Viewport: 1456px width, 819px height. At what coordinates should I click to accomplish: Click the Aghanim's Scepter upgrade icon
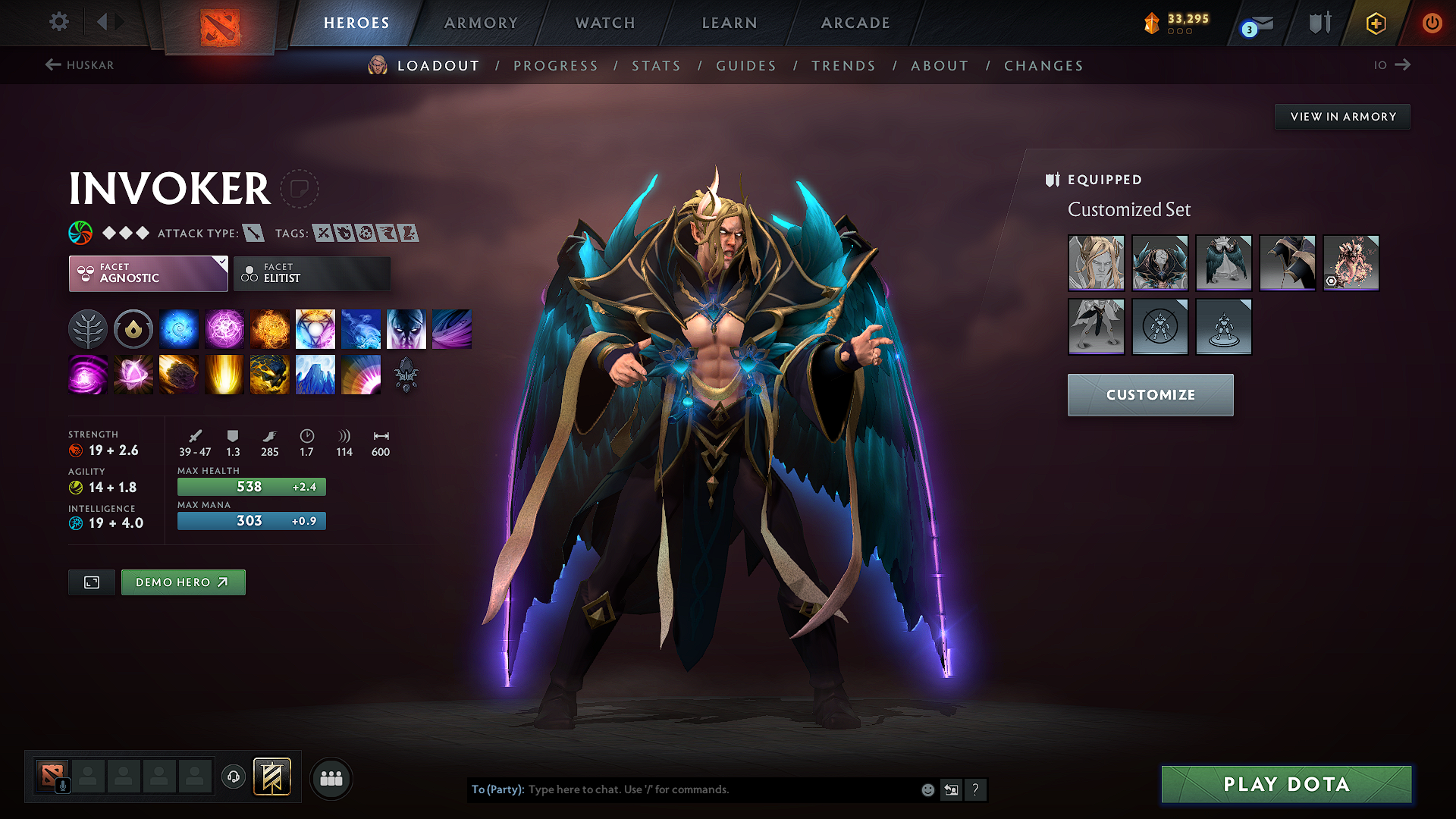point(406,374)
